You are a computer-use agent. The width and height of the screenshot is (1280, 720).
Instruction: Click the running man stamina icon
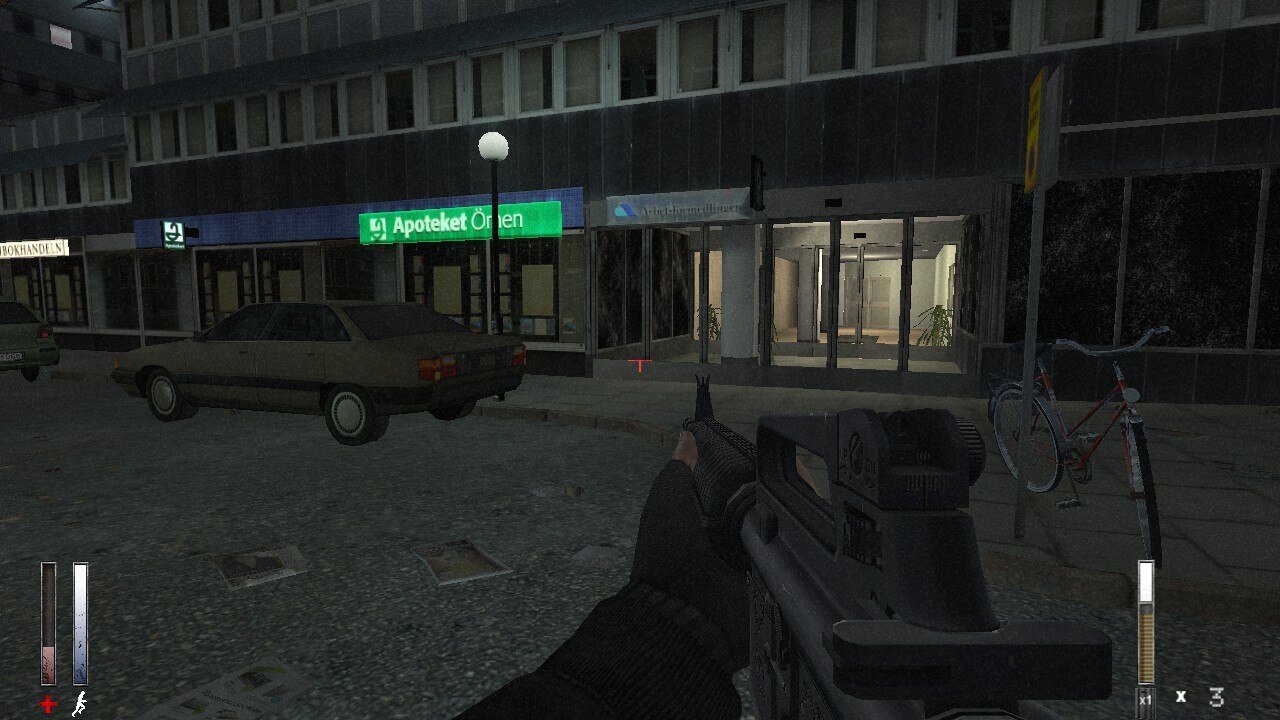pos(80,704)
